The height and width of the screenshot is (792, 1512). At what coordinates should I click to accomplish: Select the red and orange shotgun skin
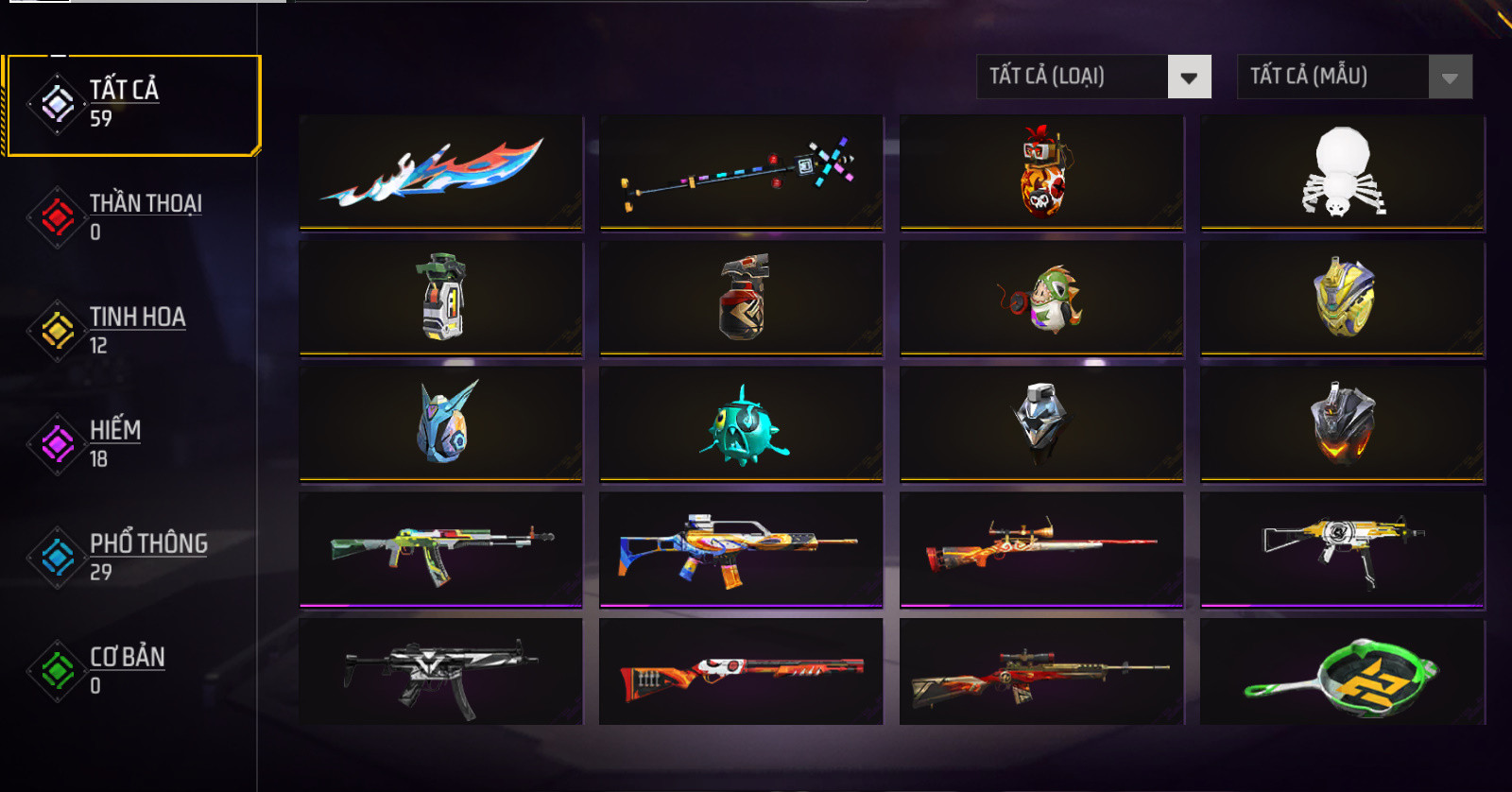[741, 672]
